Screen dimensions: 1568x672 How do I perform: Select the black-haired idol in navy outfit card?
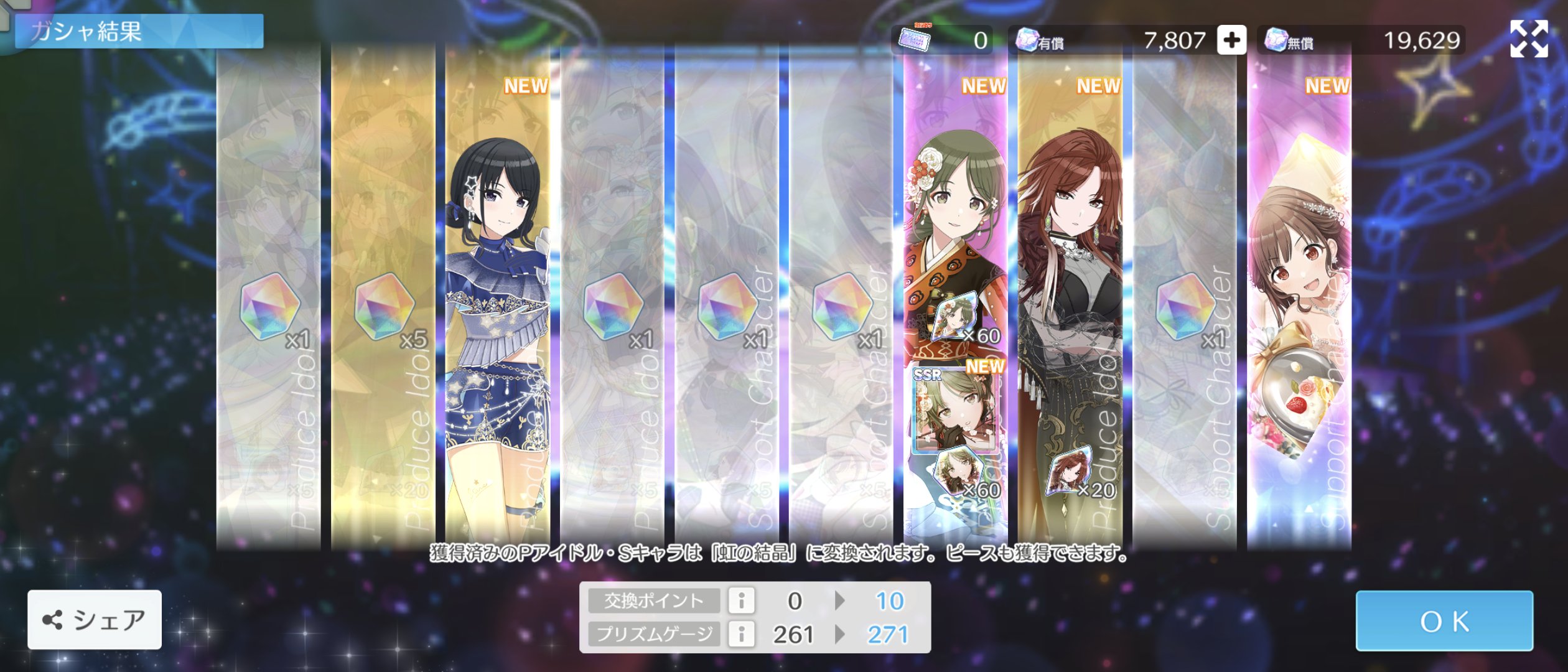click(497, 299)
